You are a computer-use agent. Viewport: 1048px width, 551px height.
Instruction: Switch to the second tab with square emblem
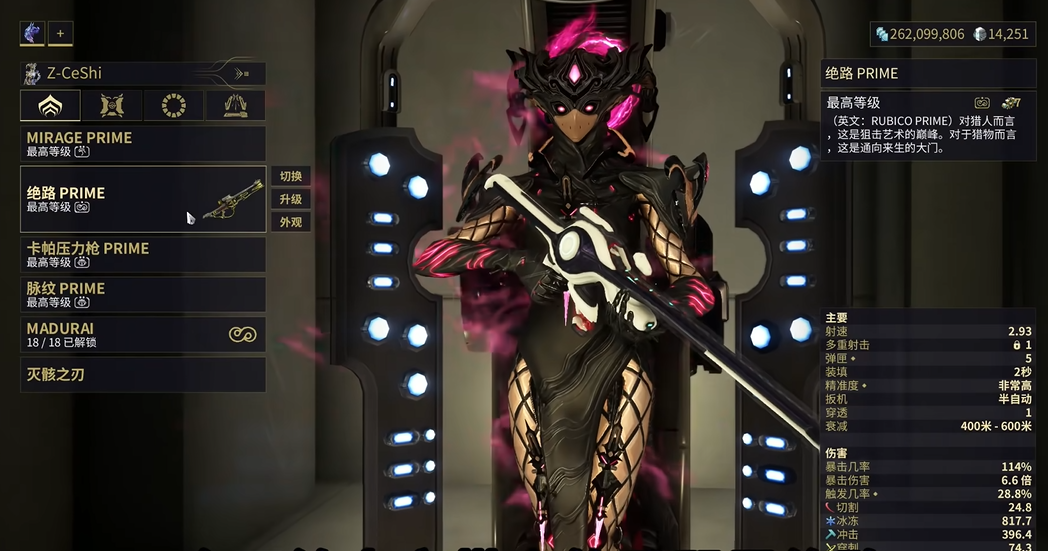pyautogui.click(x=112, y=105)
